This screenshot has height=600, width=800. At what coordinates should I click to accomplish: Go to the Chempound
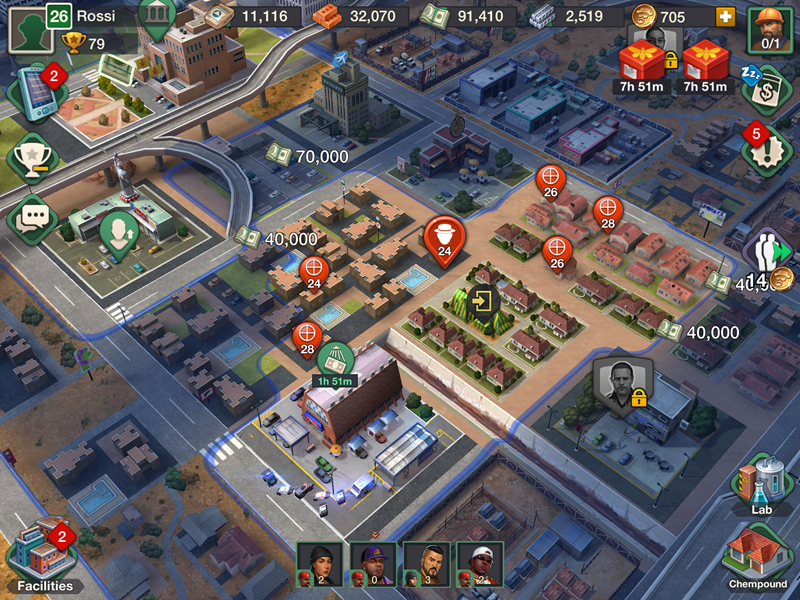pos(762,556)
